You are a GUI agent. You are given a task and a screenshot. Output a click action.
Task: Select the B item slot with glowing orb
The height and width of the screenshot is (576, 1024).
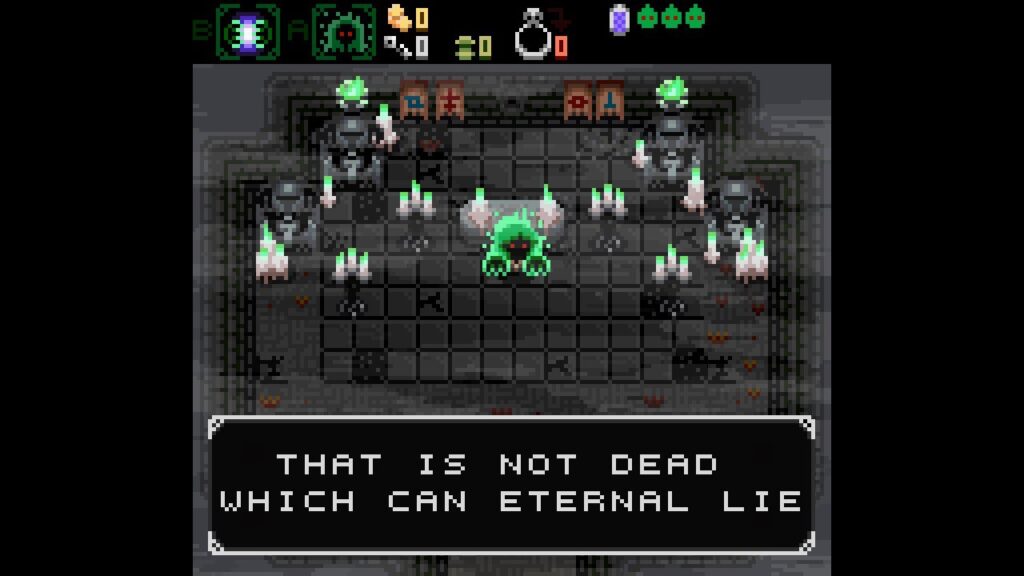(248, 32)
